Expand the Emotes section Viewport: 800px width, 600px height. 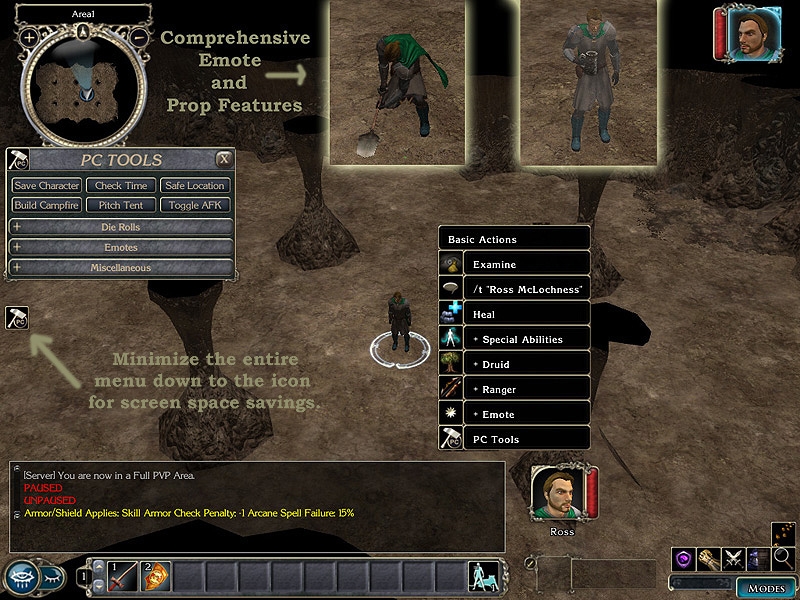[121, 247]
